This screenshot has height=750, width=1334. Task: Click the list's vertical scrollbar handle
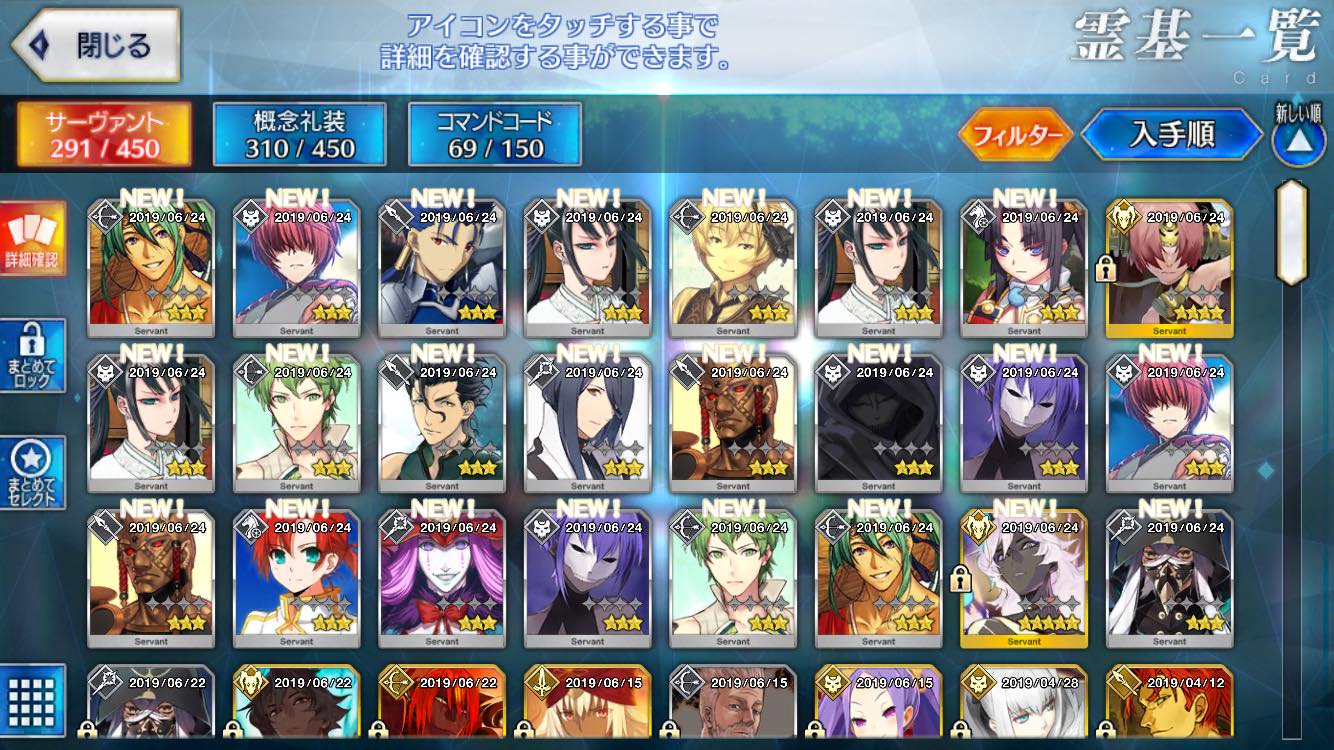pyautogui.click(x=1292, y=232)
